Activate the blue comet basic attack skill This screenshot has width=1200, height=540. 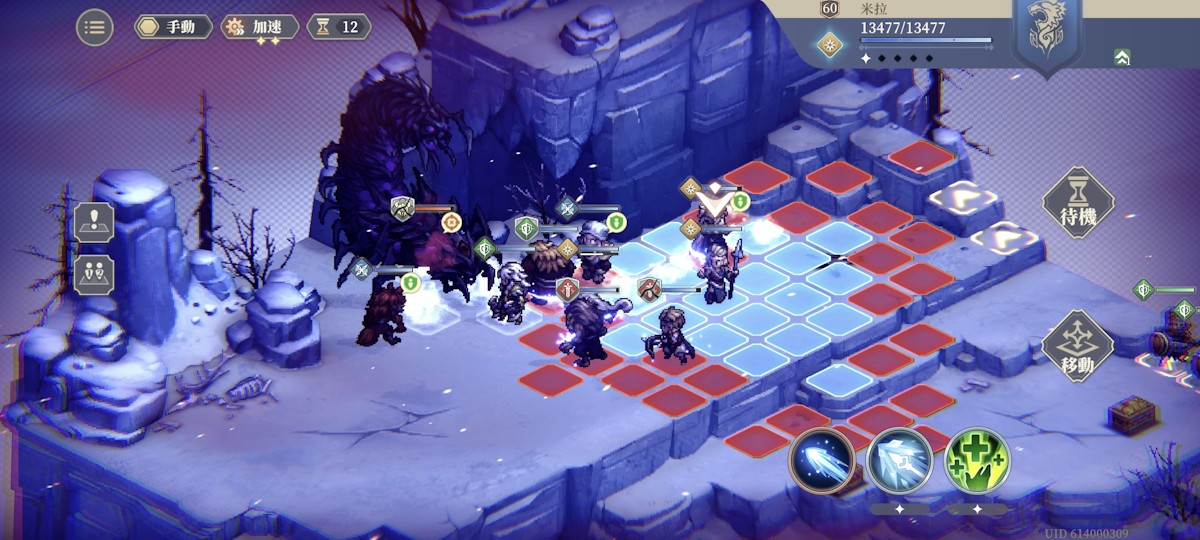click(x=821, y=461)
